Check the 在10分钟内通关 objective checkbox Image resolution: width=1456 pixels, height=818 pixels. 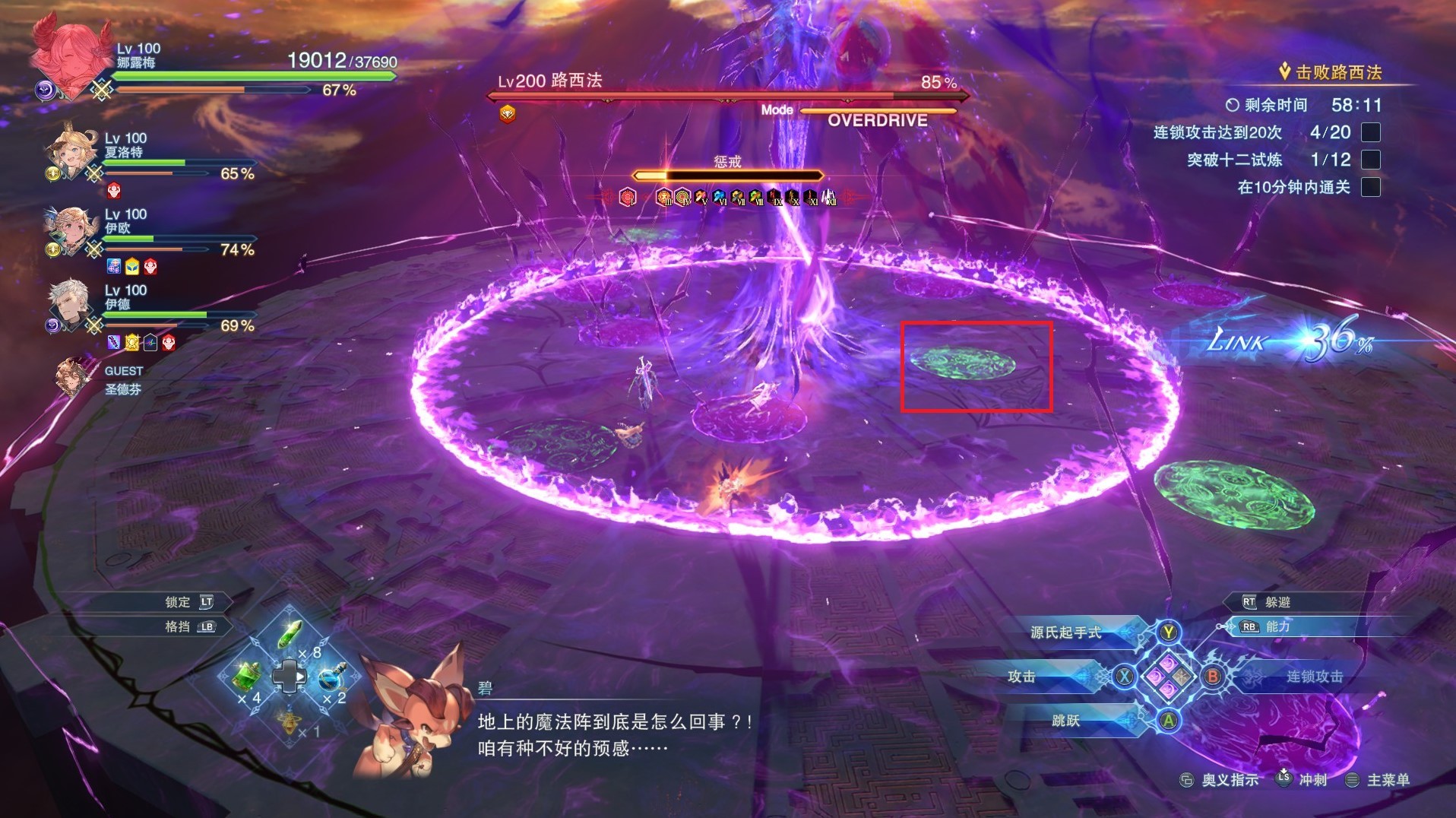pos(1369,188)
